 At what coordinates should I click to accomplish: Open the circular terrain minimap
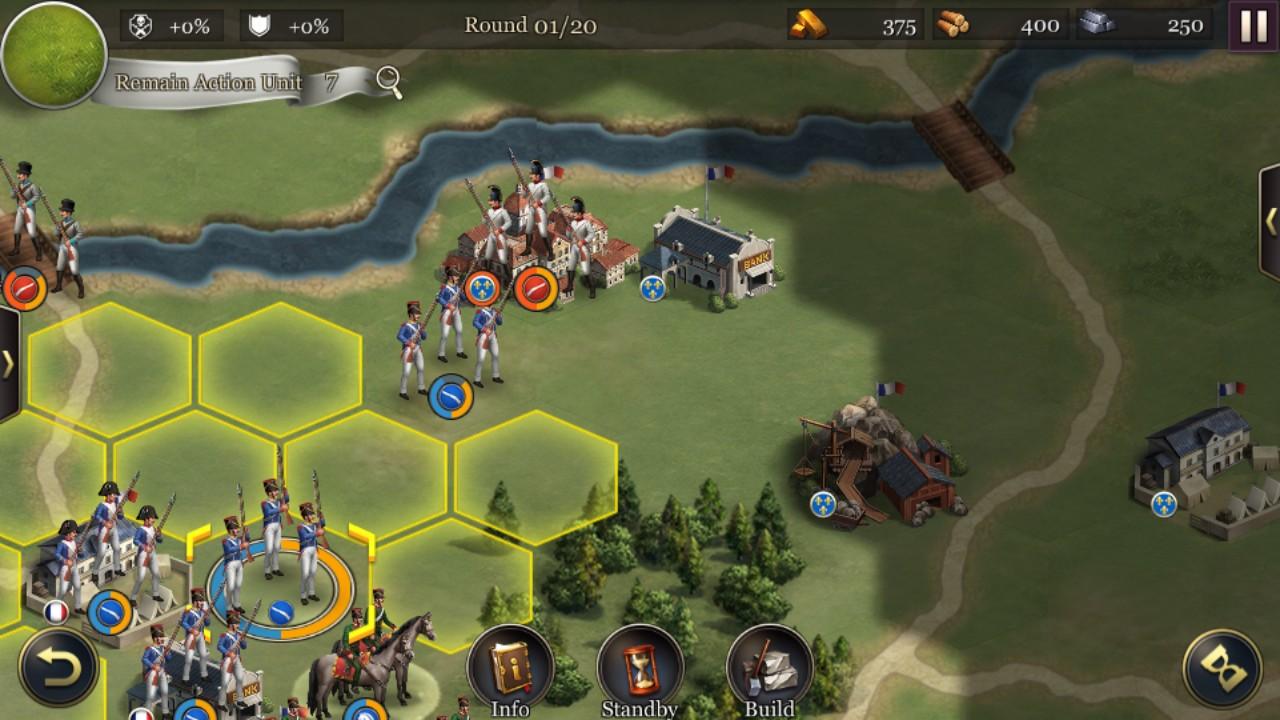pyautogui.click(x=54, y=52)
